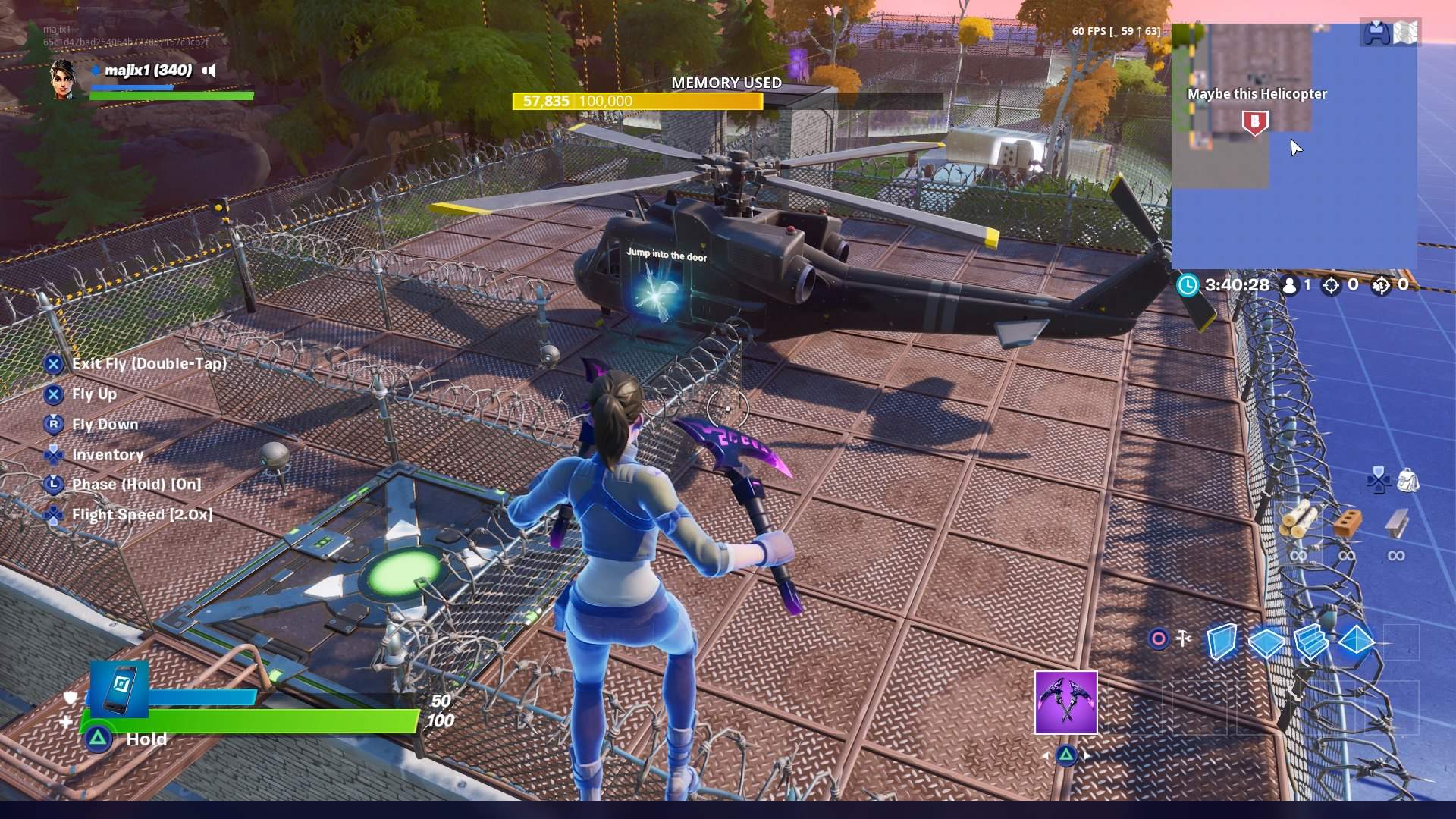The image size is (1456, 819).
Task: Select the purple pickaxe hotbar slot
Action: [1065, 702]
